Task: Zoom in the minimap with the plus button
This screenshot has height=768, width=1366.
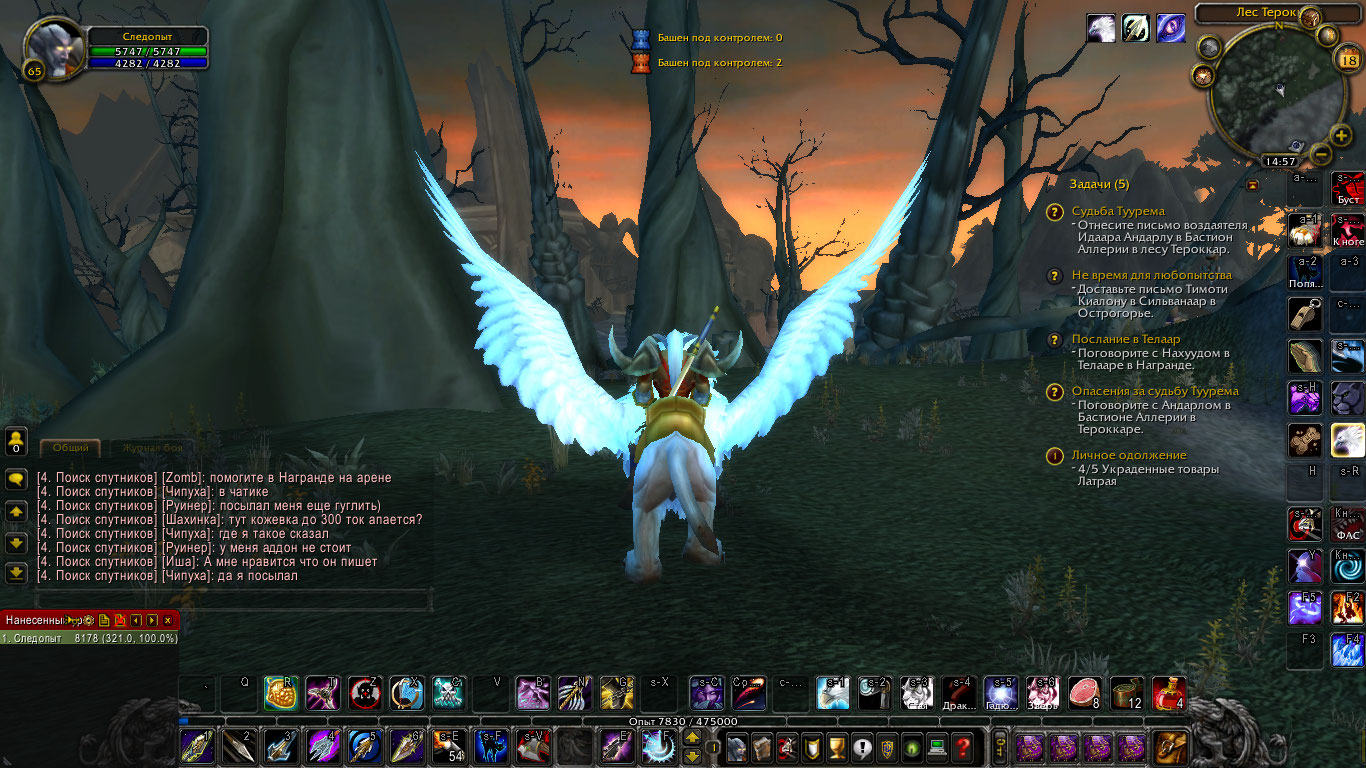Action: click(x=1341, y=136)
